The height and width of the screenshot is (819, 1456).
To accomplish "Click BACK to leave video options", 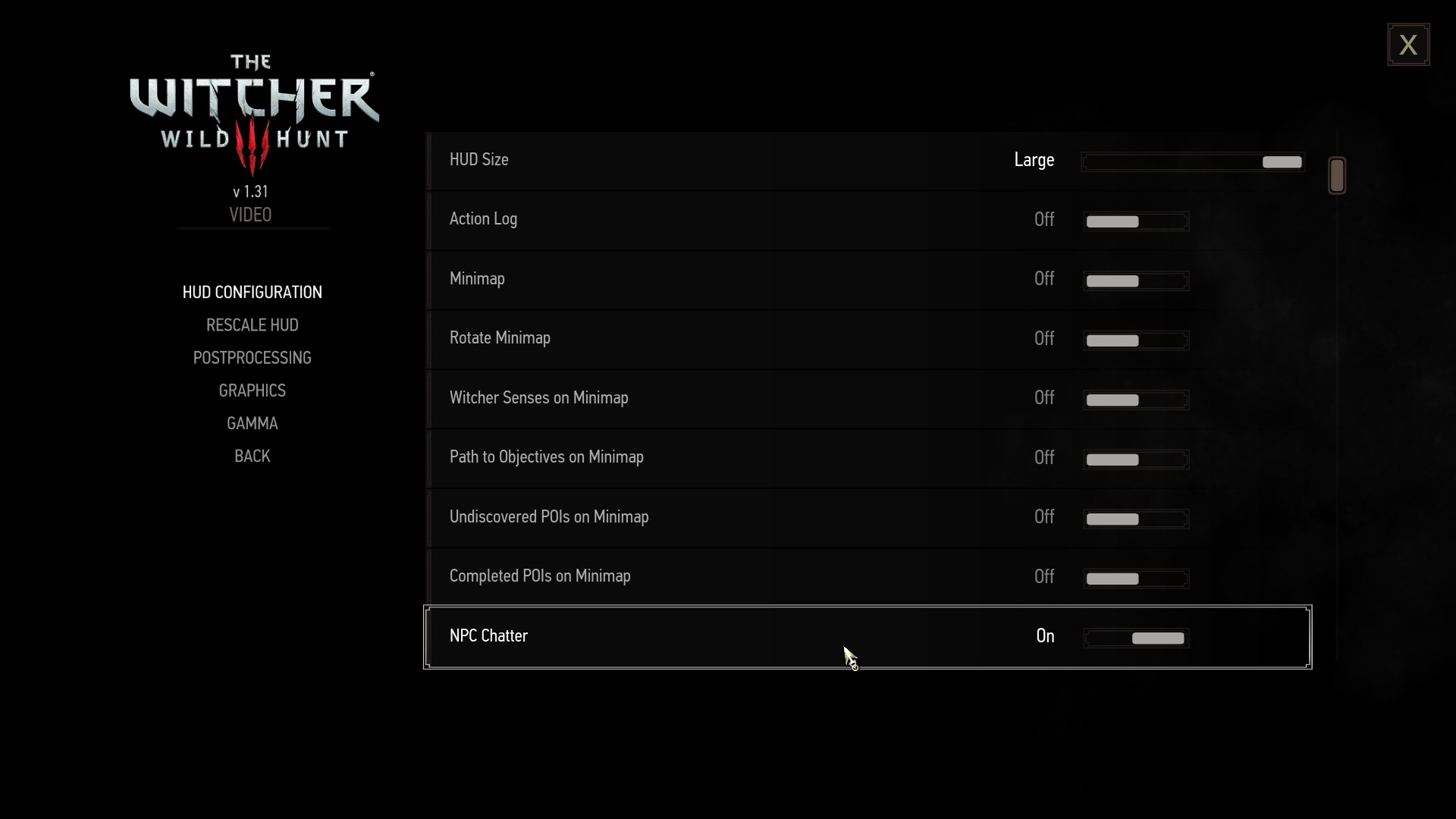I will (252, 456).
